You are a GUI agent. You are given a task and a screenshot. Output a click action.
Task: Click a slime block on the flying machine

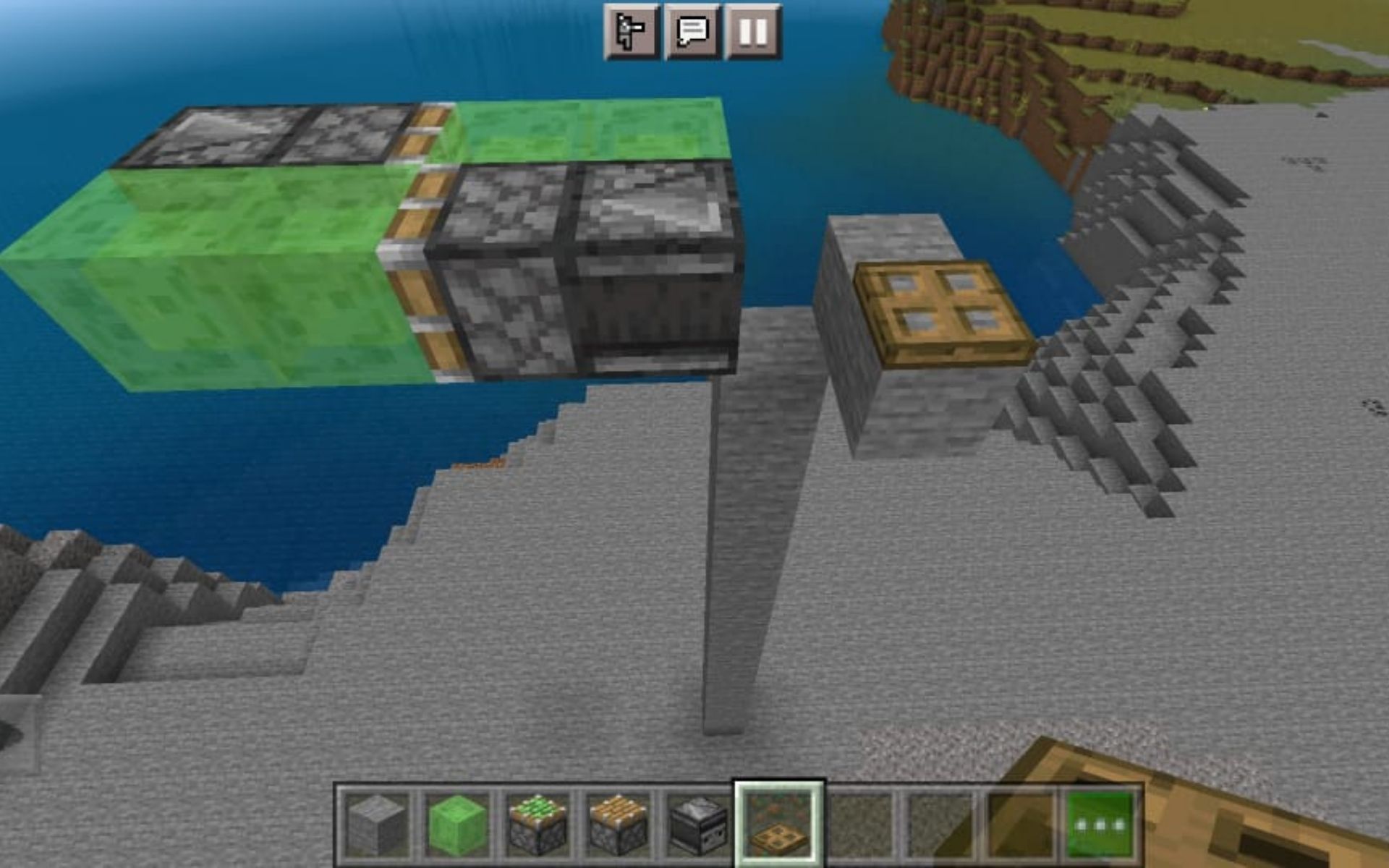[217, 275]
